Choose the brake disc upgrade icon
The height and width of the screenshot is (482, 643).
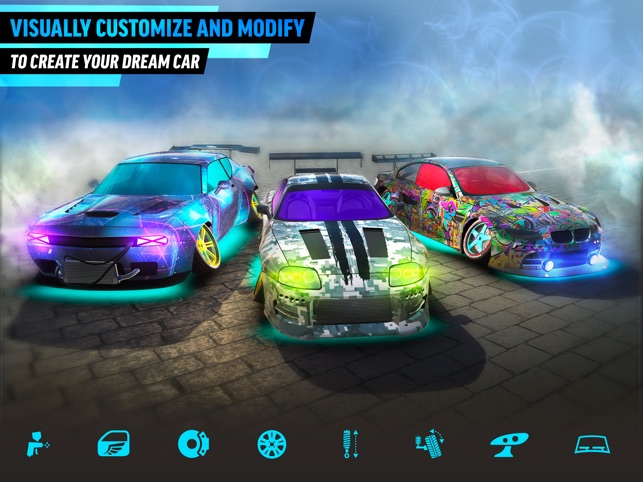tap(192, 443)
